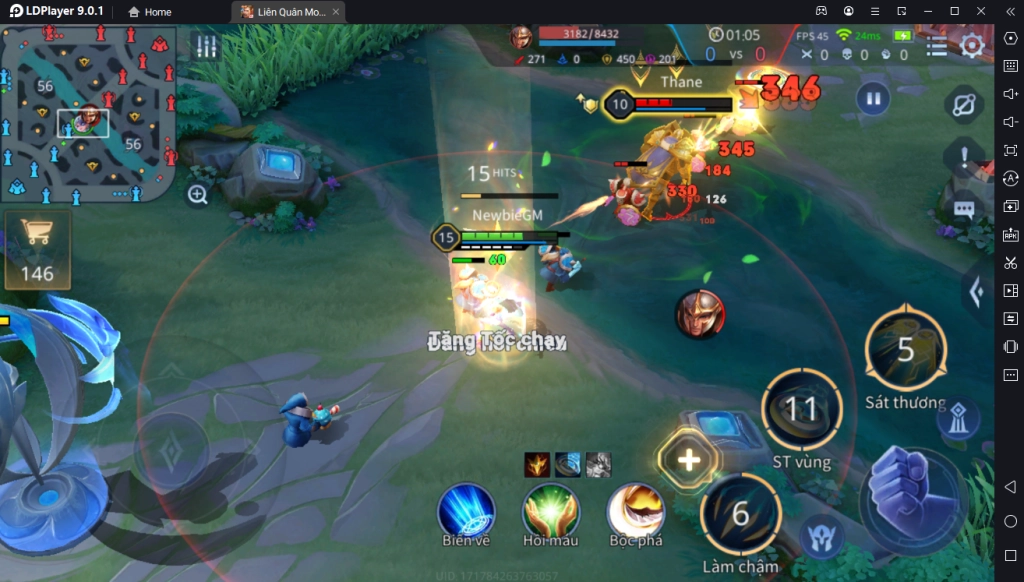
Task: Open the quick chat bubble
Action: coord(964,210)
